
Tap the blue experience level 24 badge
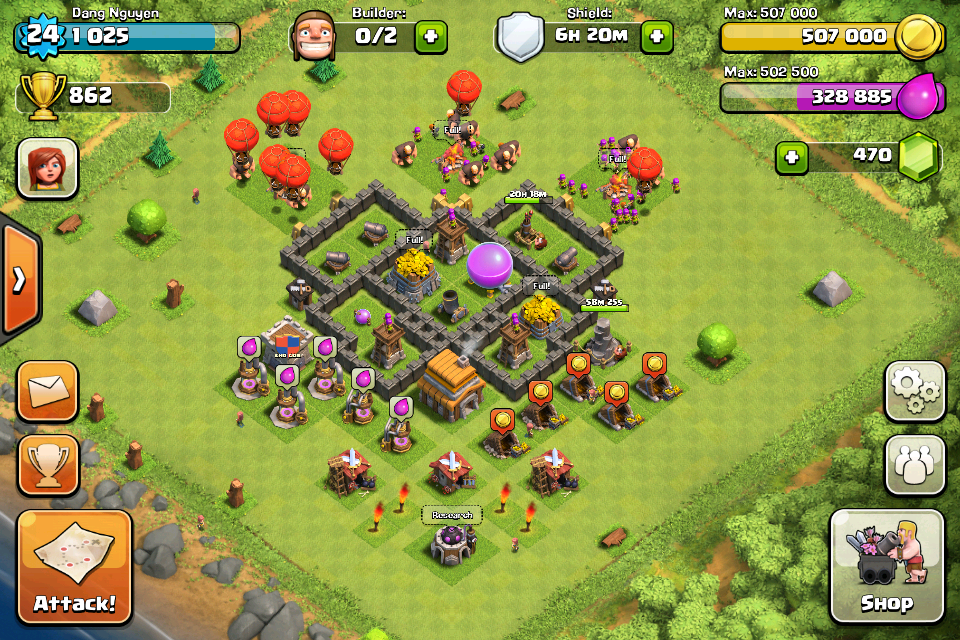click(x=39, y=35)
